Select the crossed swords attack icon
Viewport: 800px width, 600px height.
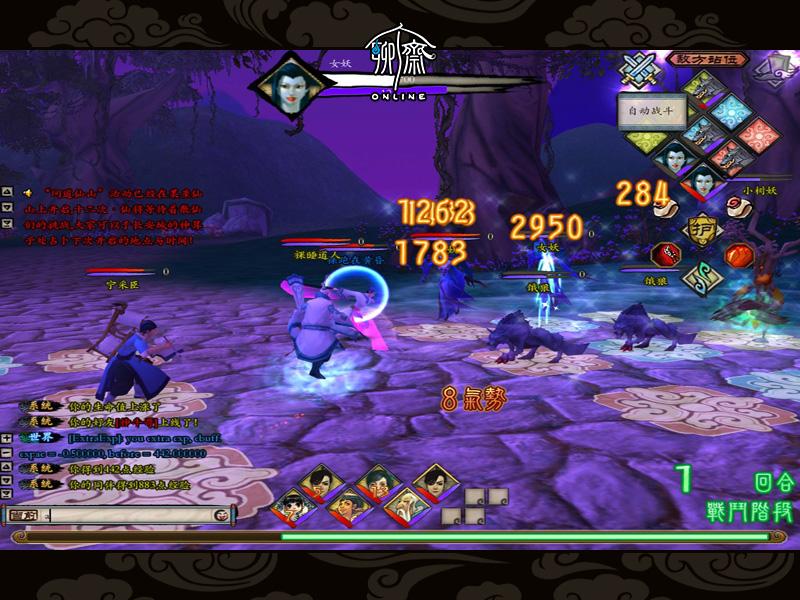coord(637,69)
